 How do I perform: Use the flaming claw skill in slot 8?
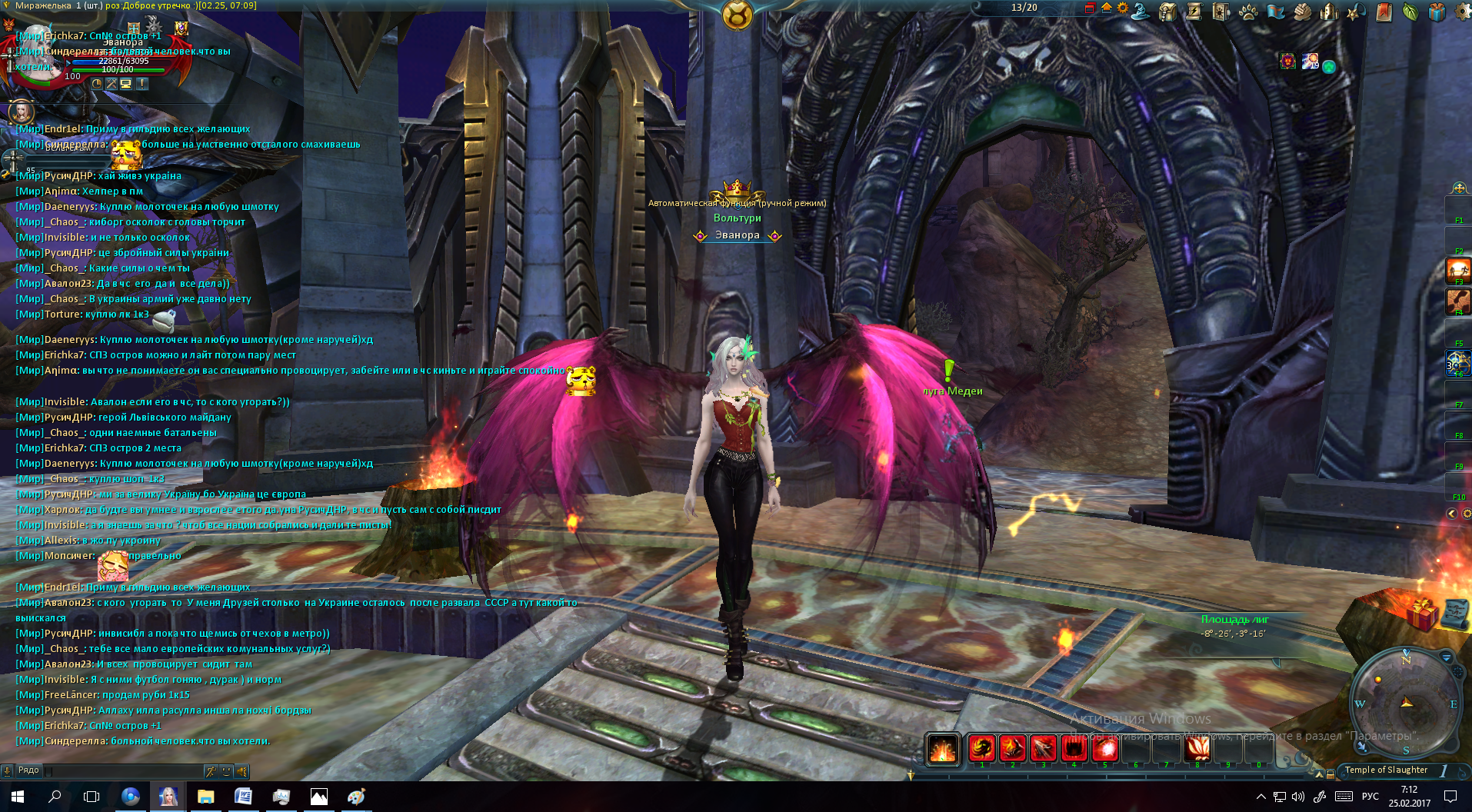1197,748
